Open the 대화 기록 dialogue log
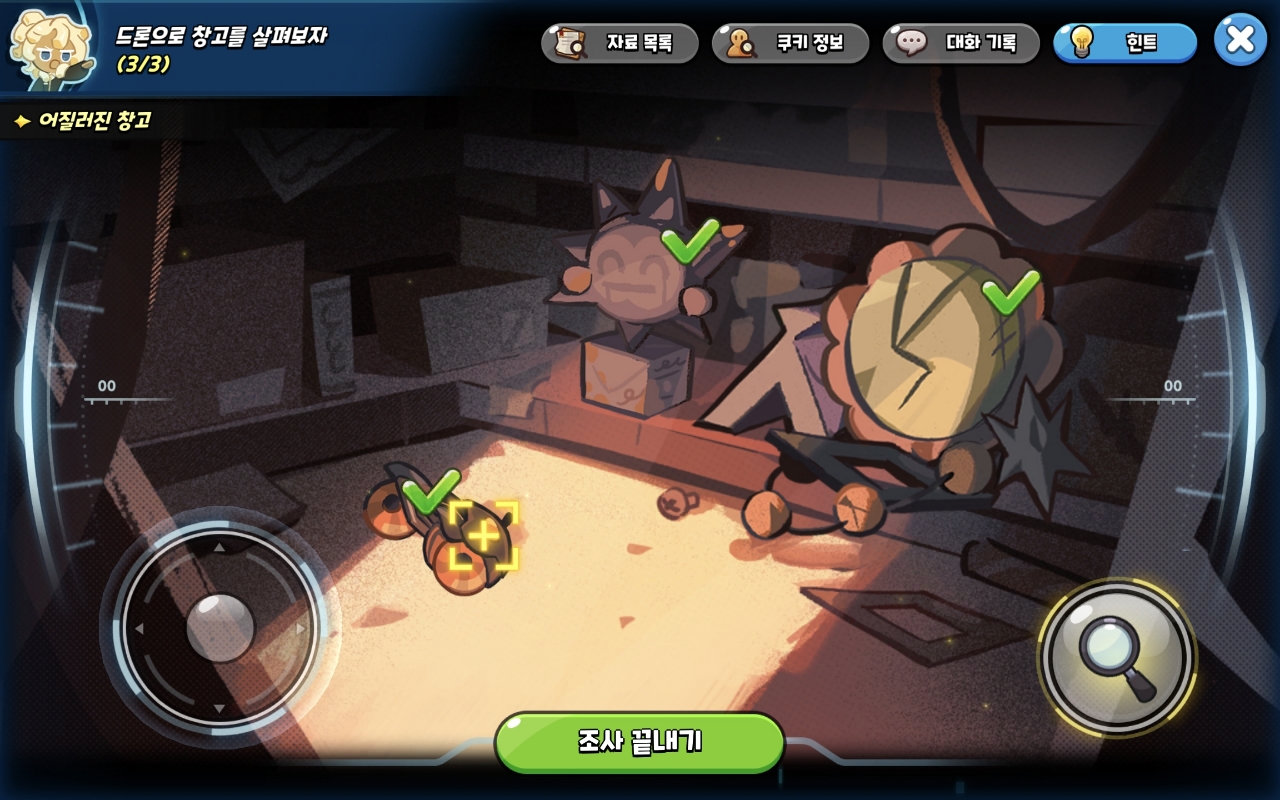 point(961,43)
